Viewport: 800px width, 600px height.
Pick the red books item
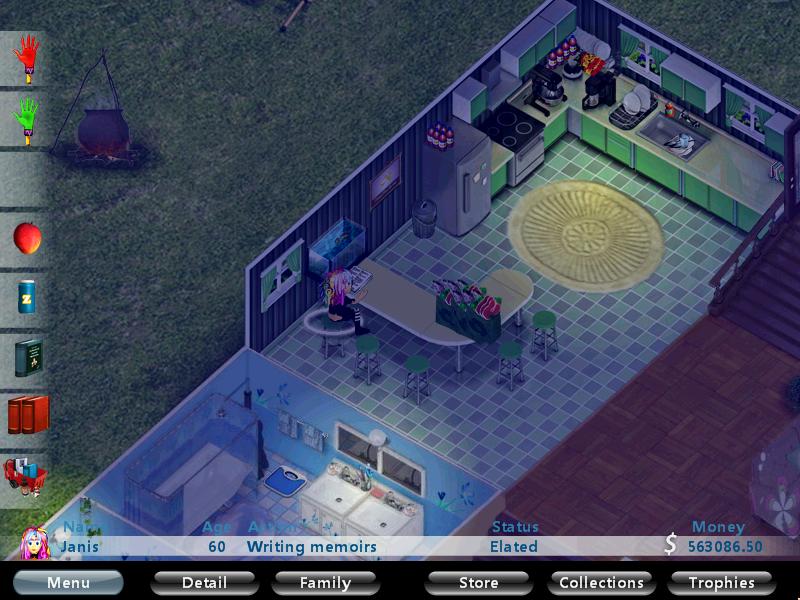pyautogui.click(x=28, y=415)
